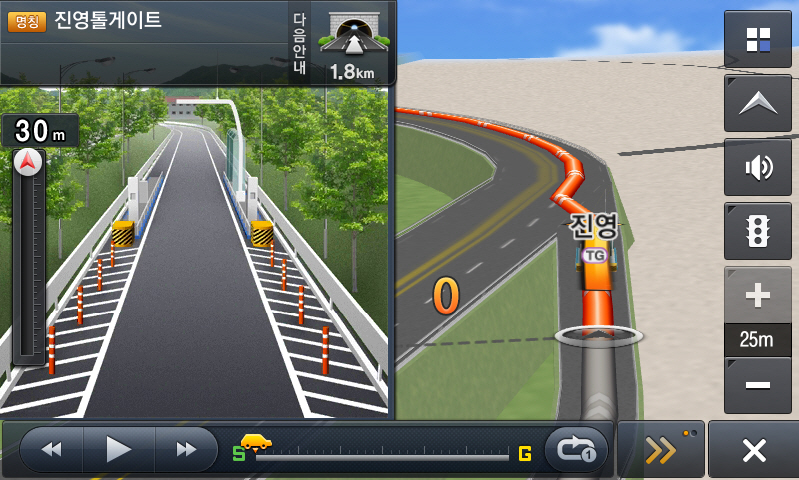Image resolution: width=799 pixels, height=480 pixels.
Task: Tap the upward arrow direction button
Action: (758, 103)
